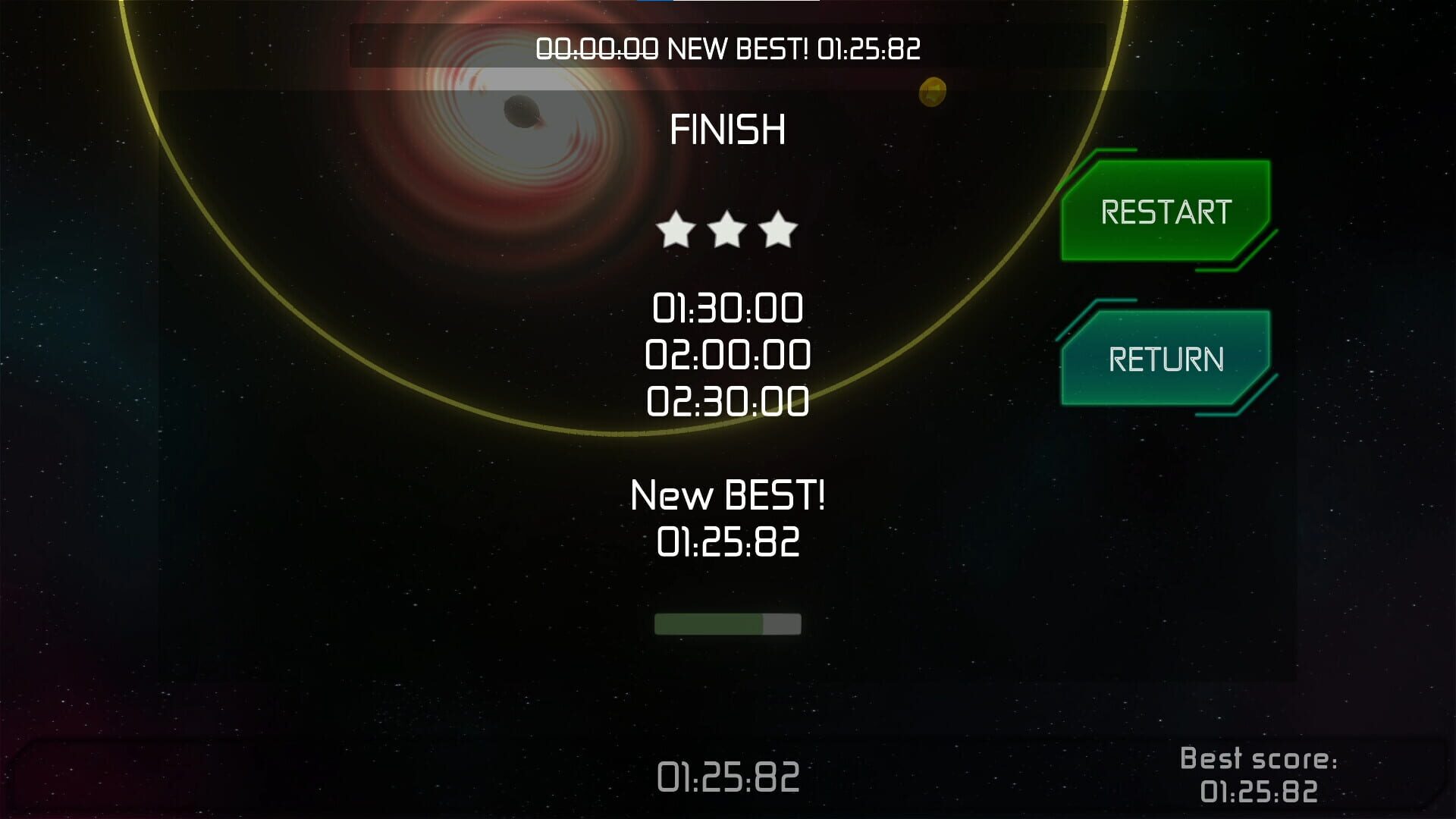
Task: Click the FINISH heading text
Action: click(728, 127)
